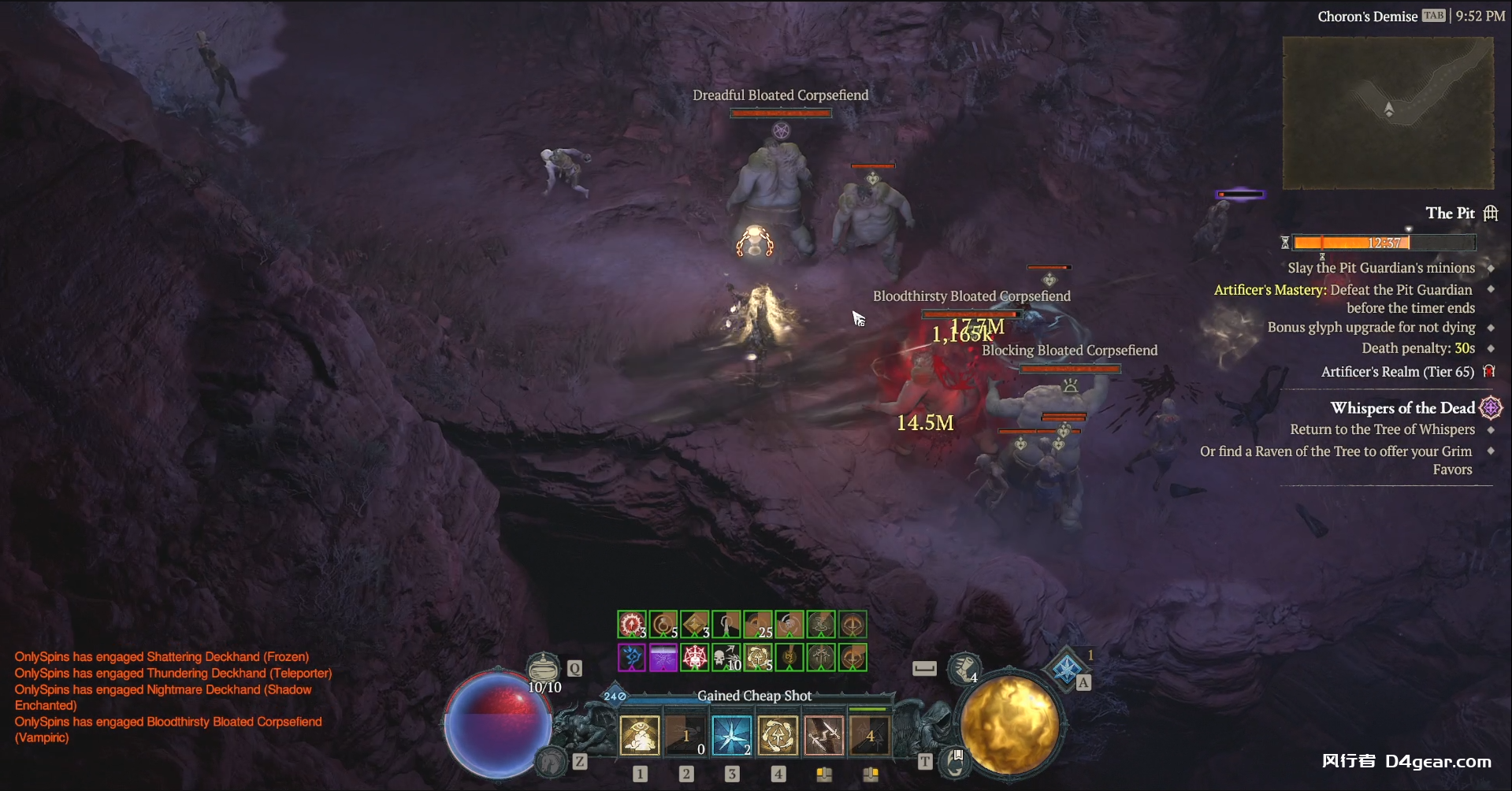Use the dash skill in slot 2

coord(685,736)
